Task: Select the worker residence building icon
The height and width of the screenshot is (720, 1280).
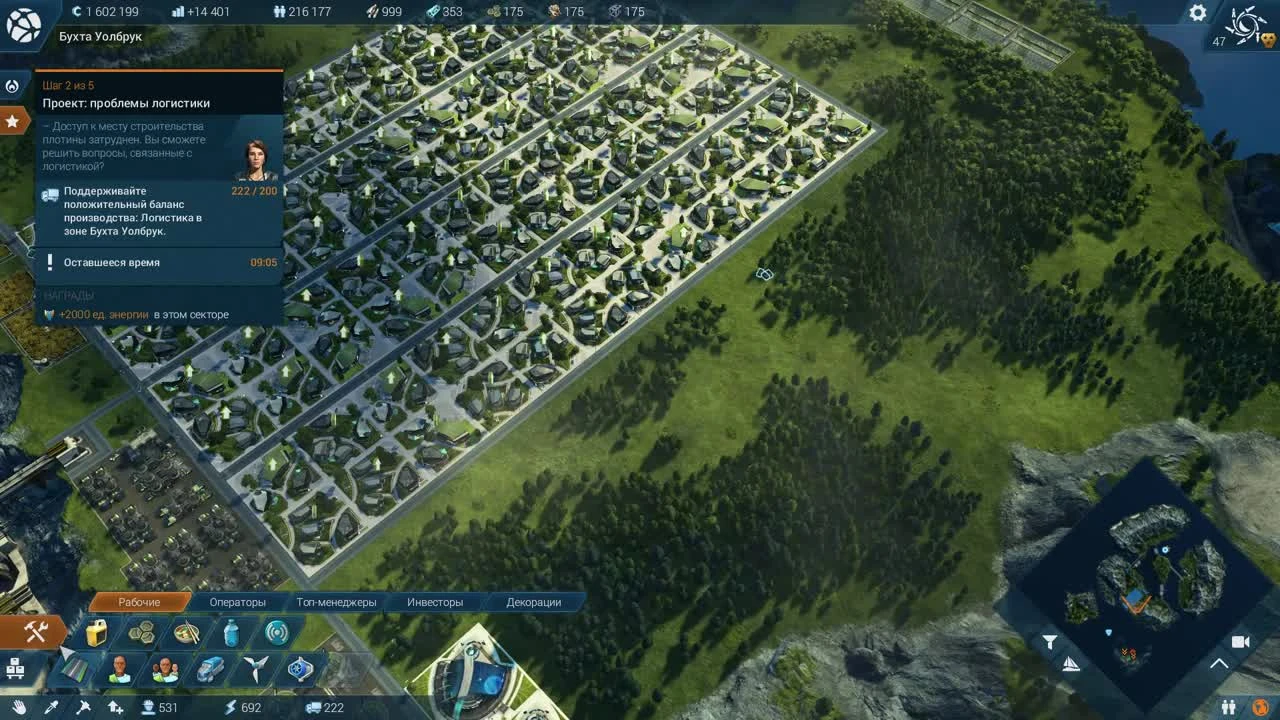Action: (117, 668)
